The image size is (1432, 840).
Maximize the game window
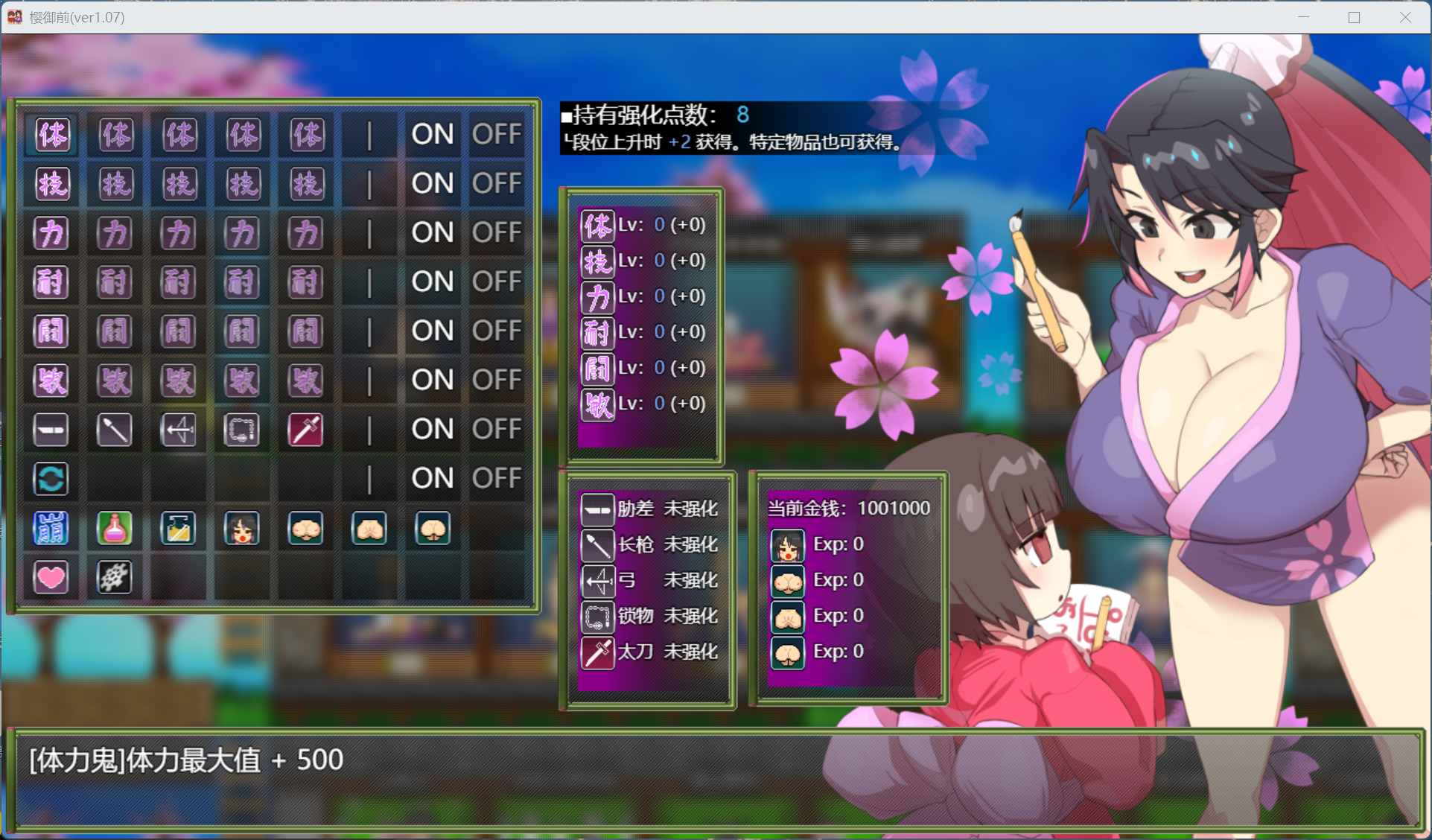click(x=1354, y=17)
